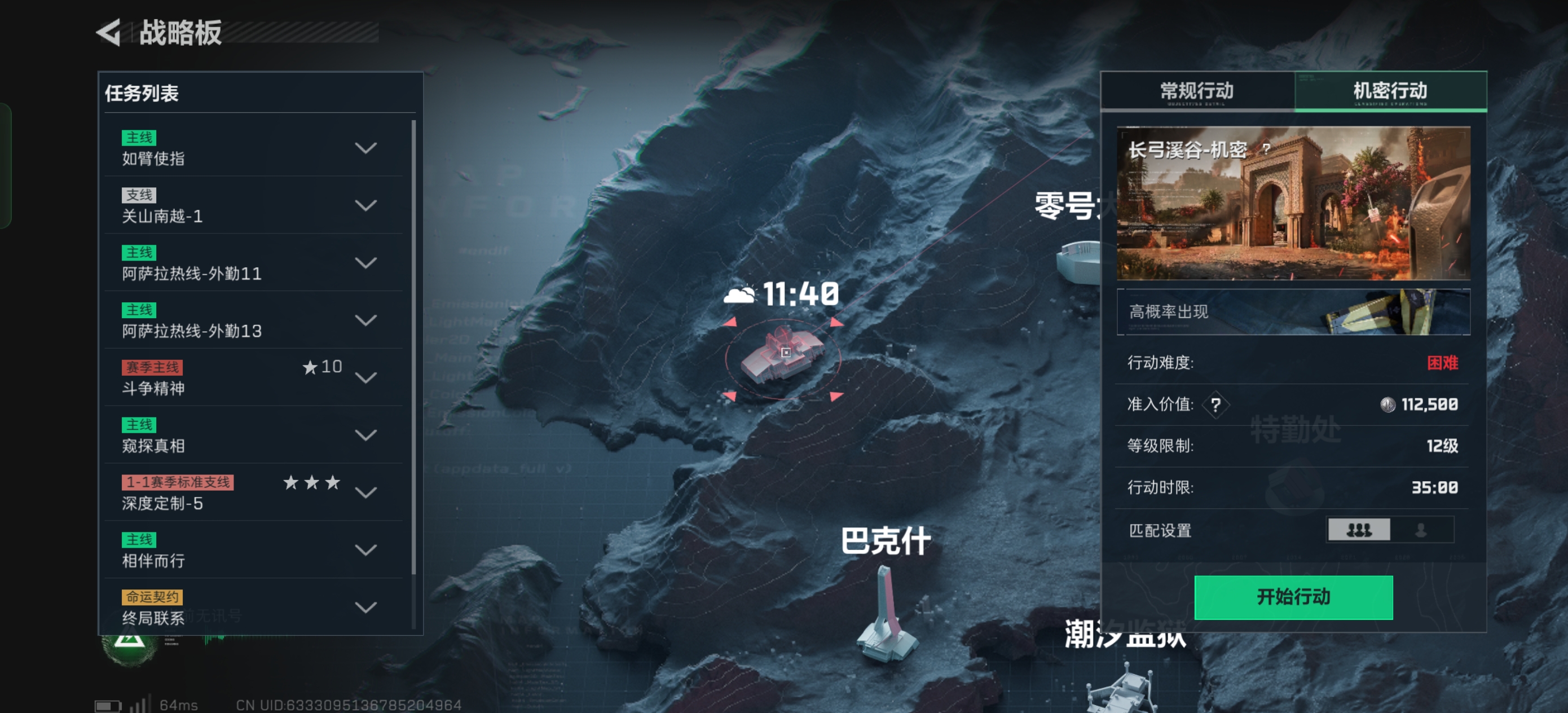
Task: Switch to the 常规行动 tab
Action: 1197,91
